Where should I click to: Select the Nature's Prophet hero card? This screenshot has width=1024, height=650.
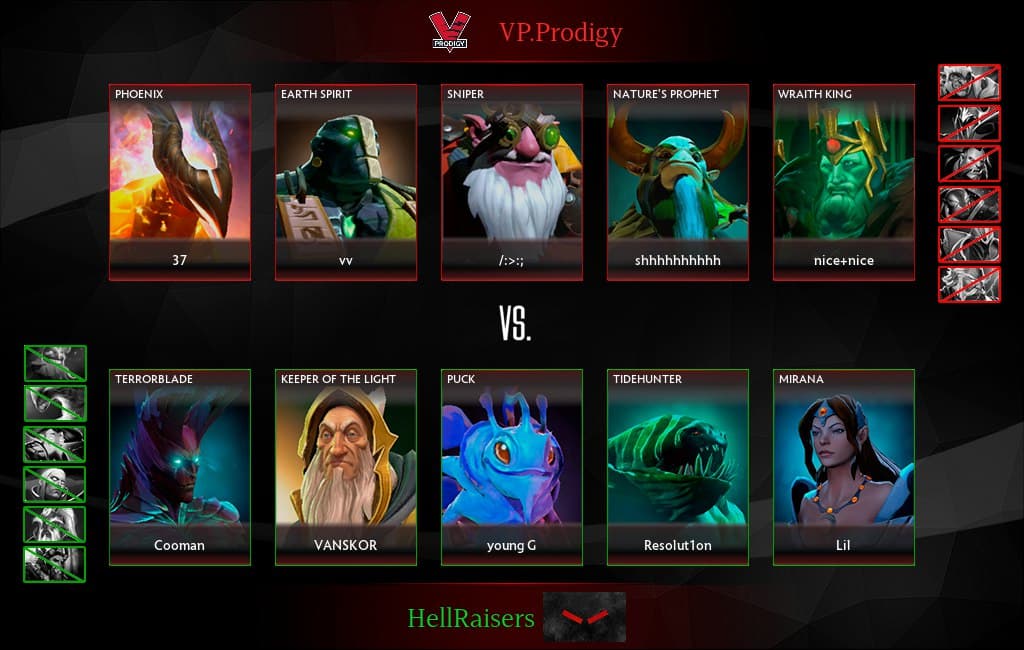tap(678, 182)
